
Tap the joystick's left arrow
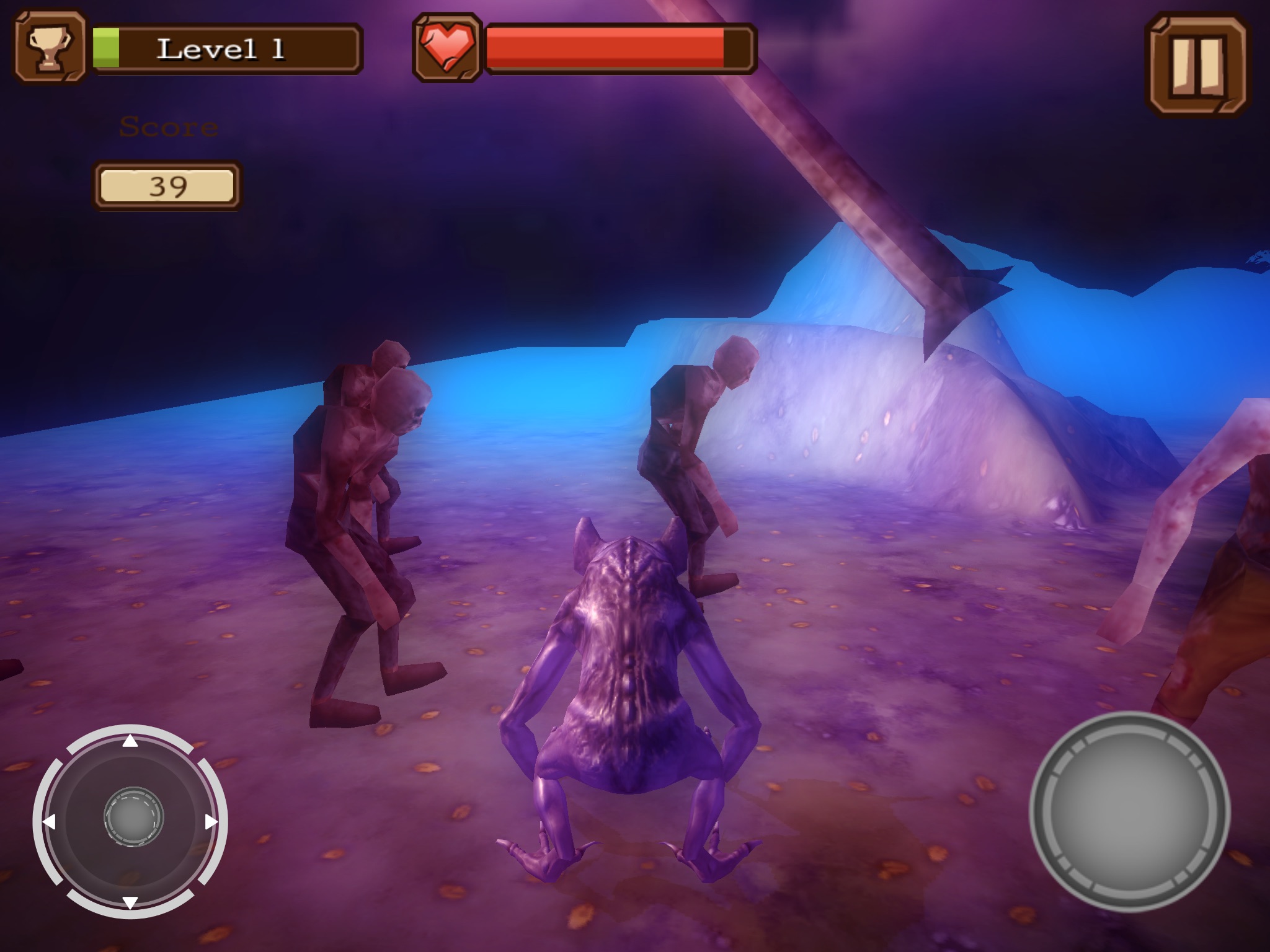point(49,822)
